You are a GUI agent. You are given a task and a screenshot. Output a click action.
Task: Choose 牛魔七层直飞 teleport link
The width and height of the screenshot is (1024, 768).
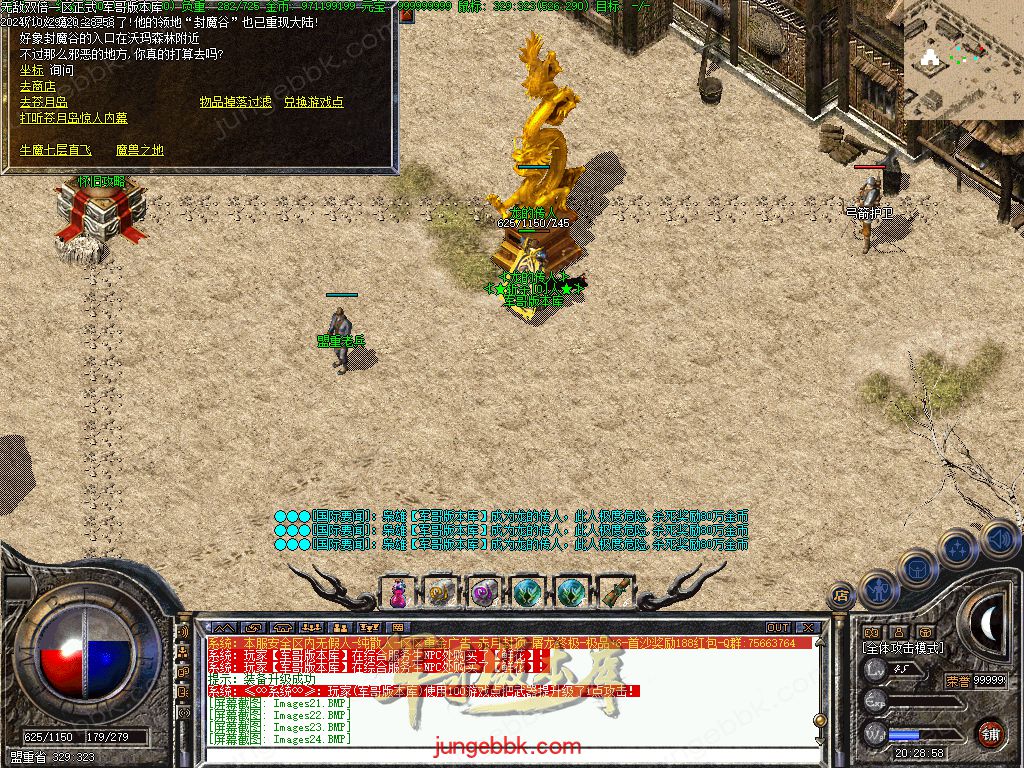(x=55, y=150)
